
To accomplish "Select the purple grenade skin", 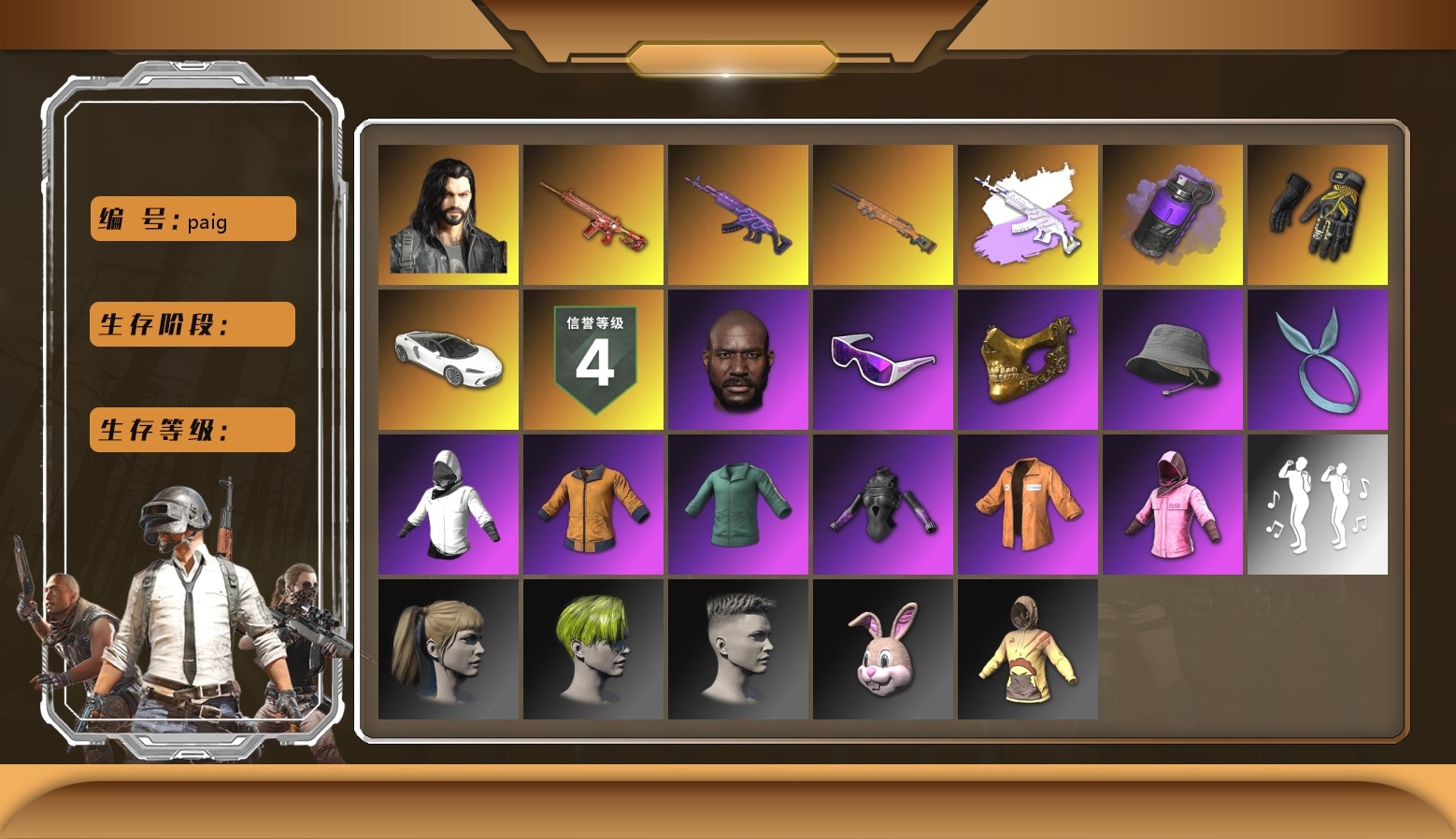I will (x=1172, y=213).
